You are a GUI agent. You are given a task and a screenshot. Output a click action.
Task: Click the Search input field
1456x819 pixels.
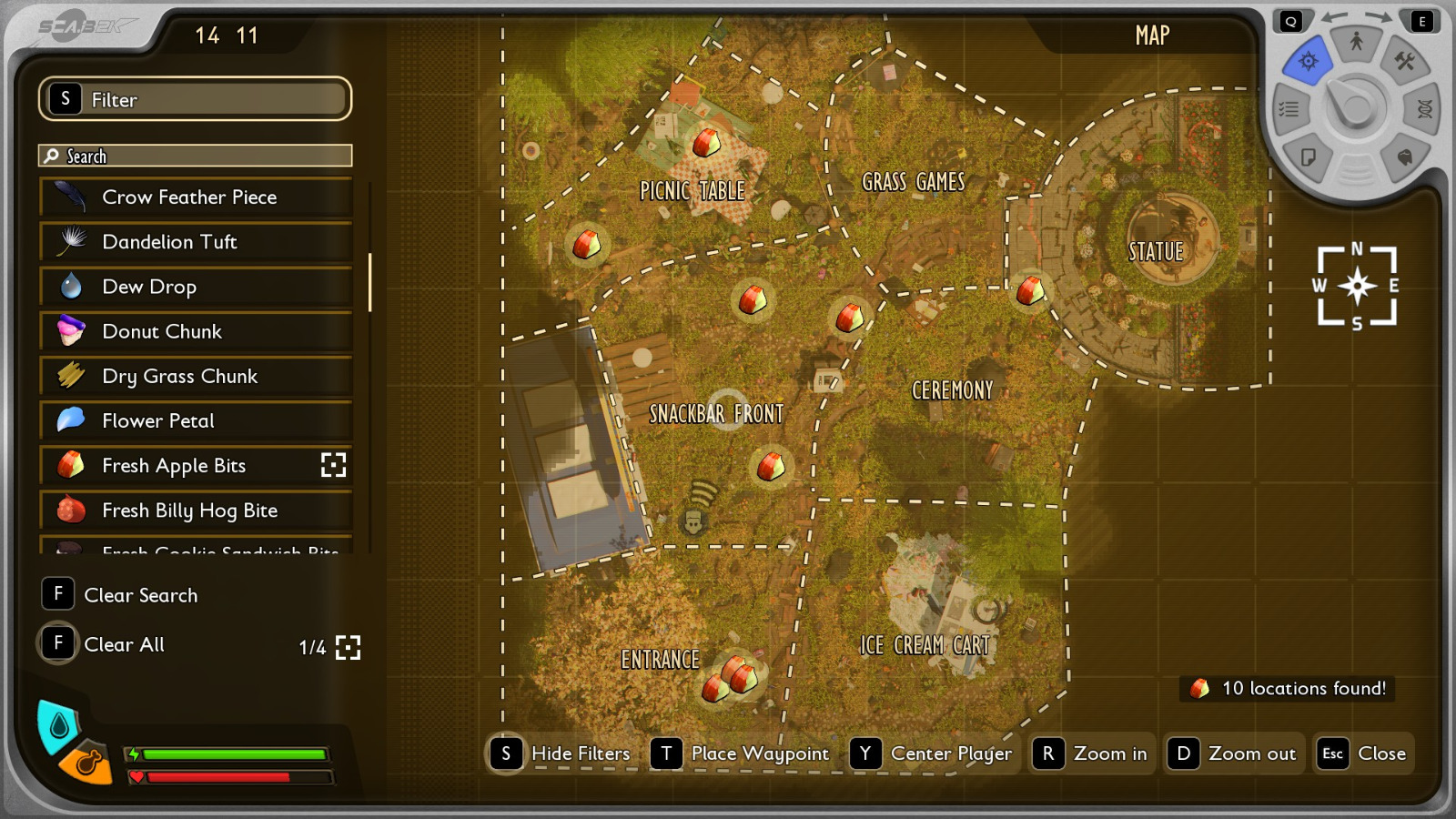[194, 155]
